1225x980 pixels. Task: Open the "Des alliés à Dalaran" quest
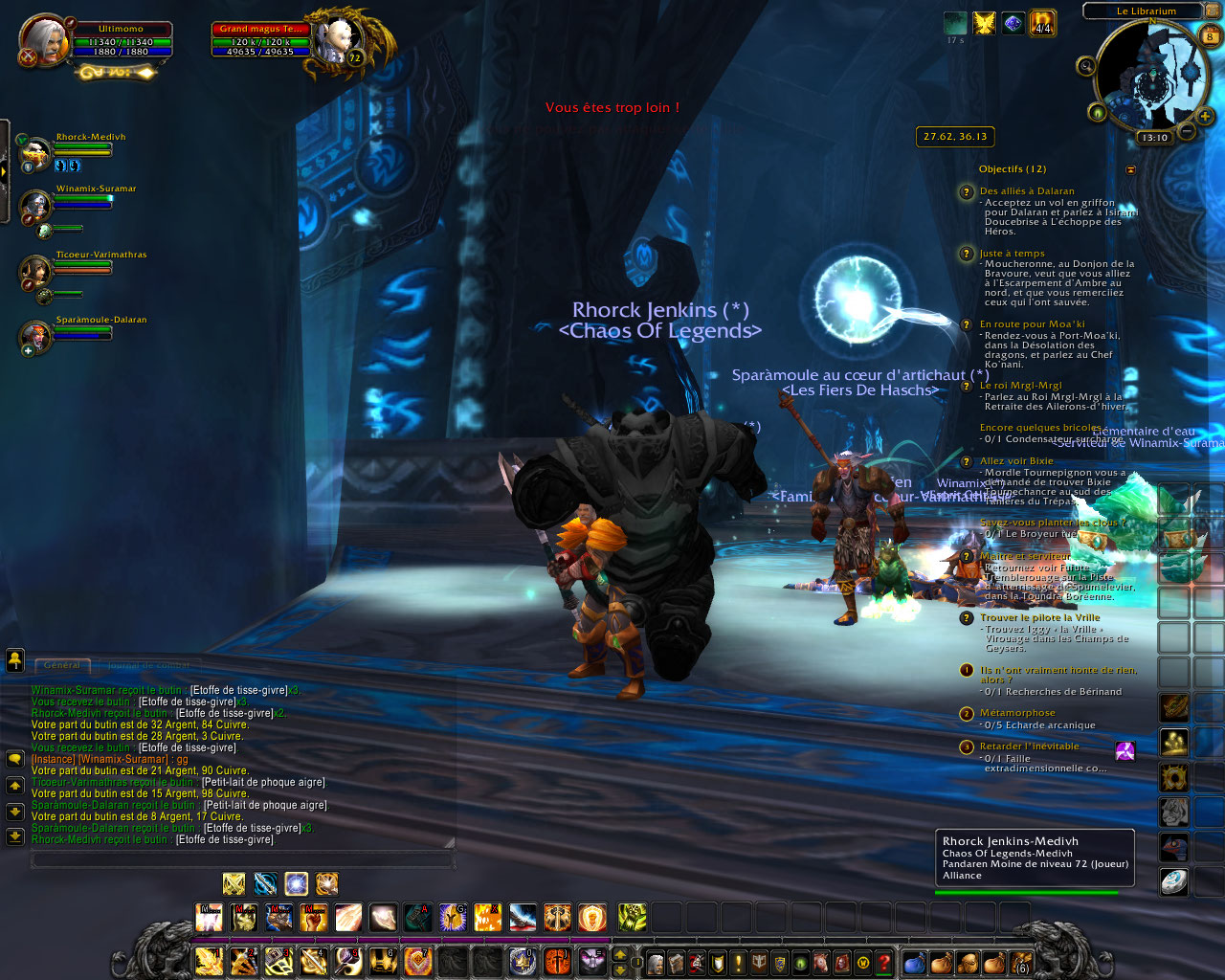click(x=1026, y=191)
